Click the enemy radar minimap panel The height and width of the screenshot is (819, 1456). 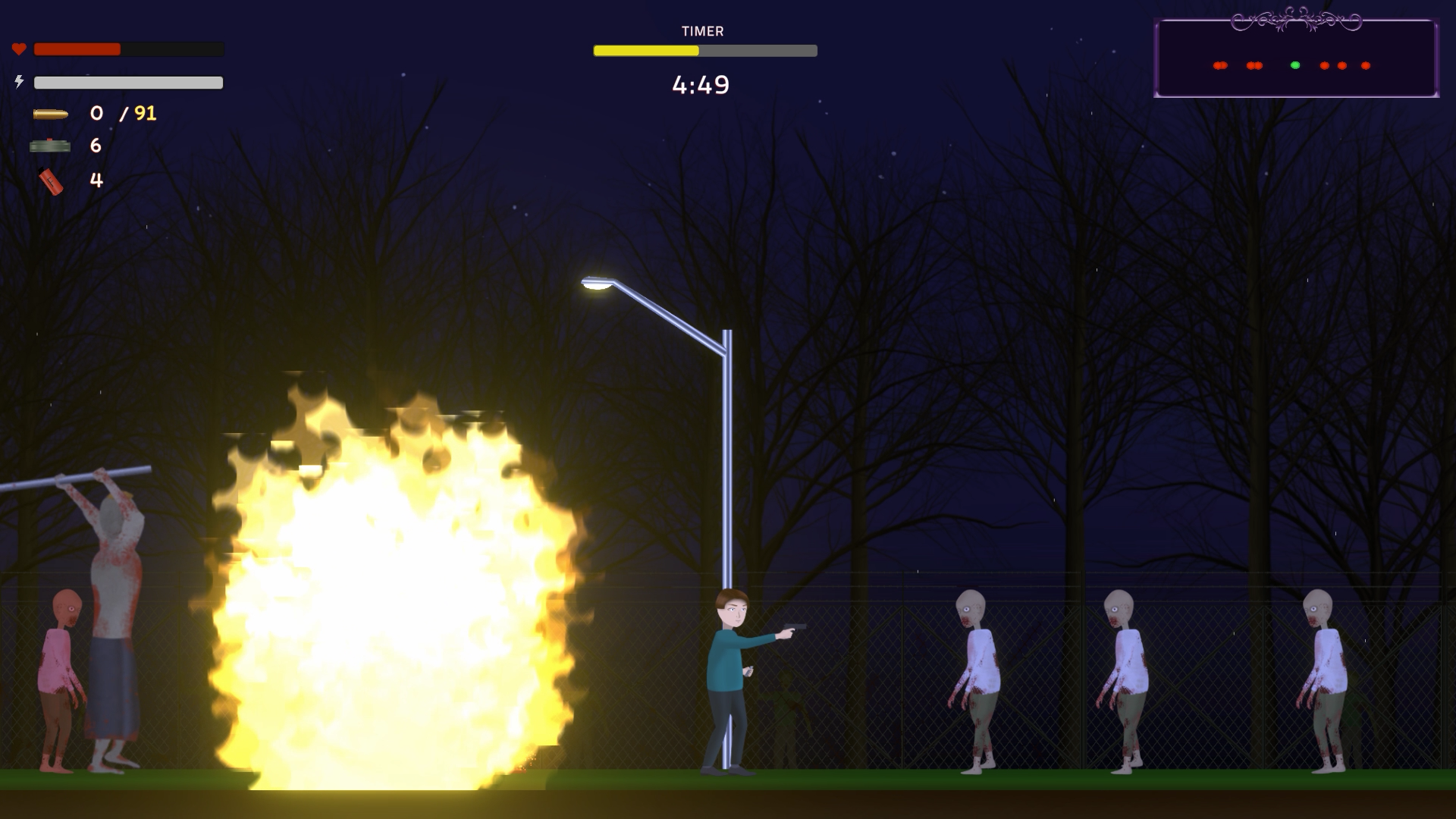pos(1296,59)
